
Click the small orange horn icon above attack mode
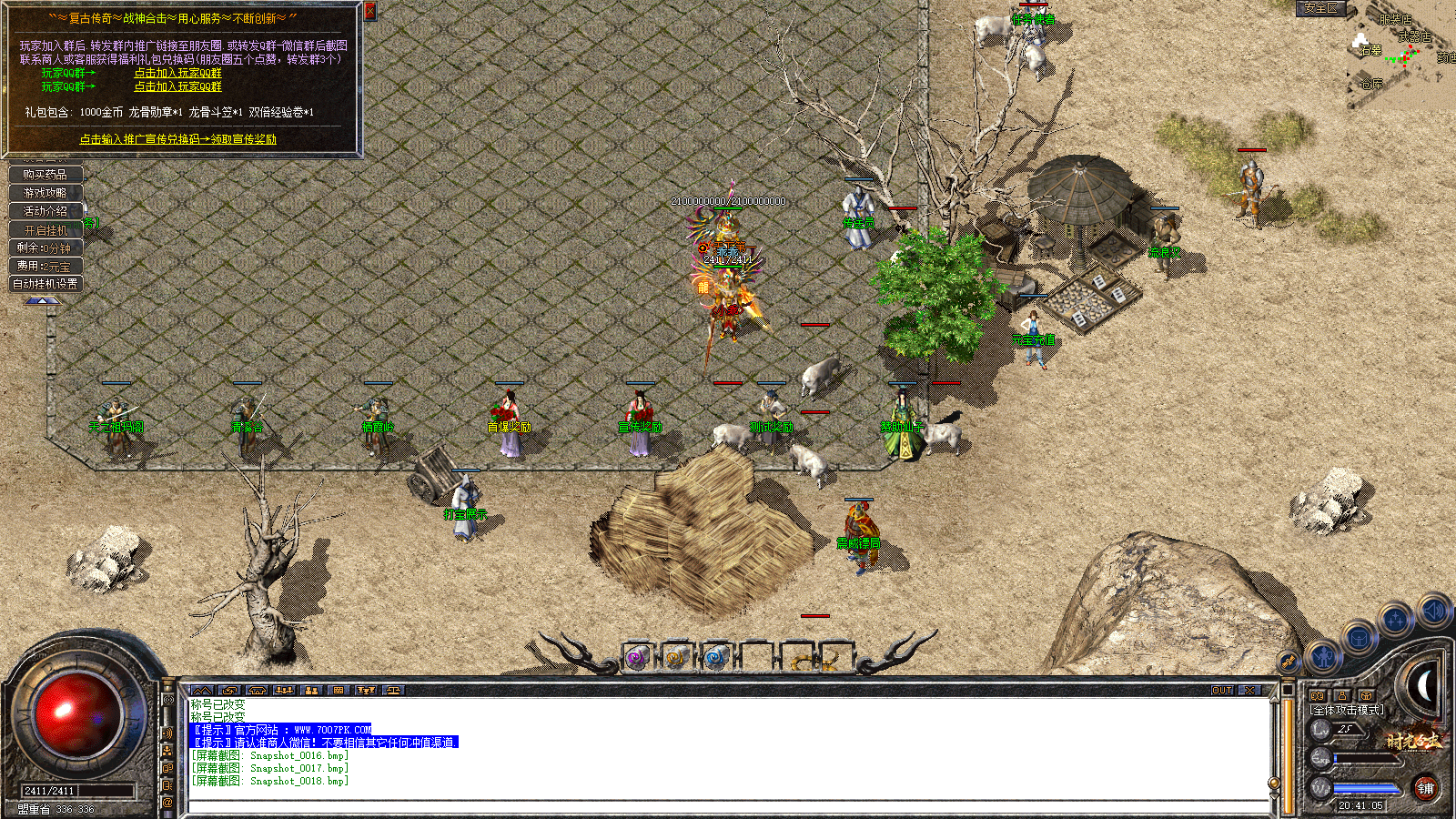(x=1366, y=695)
